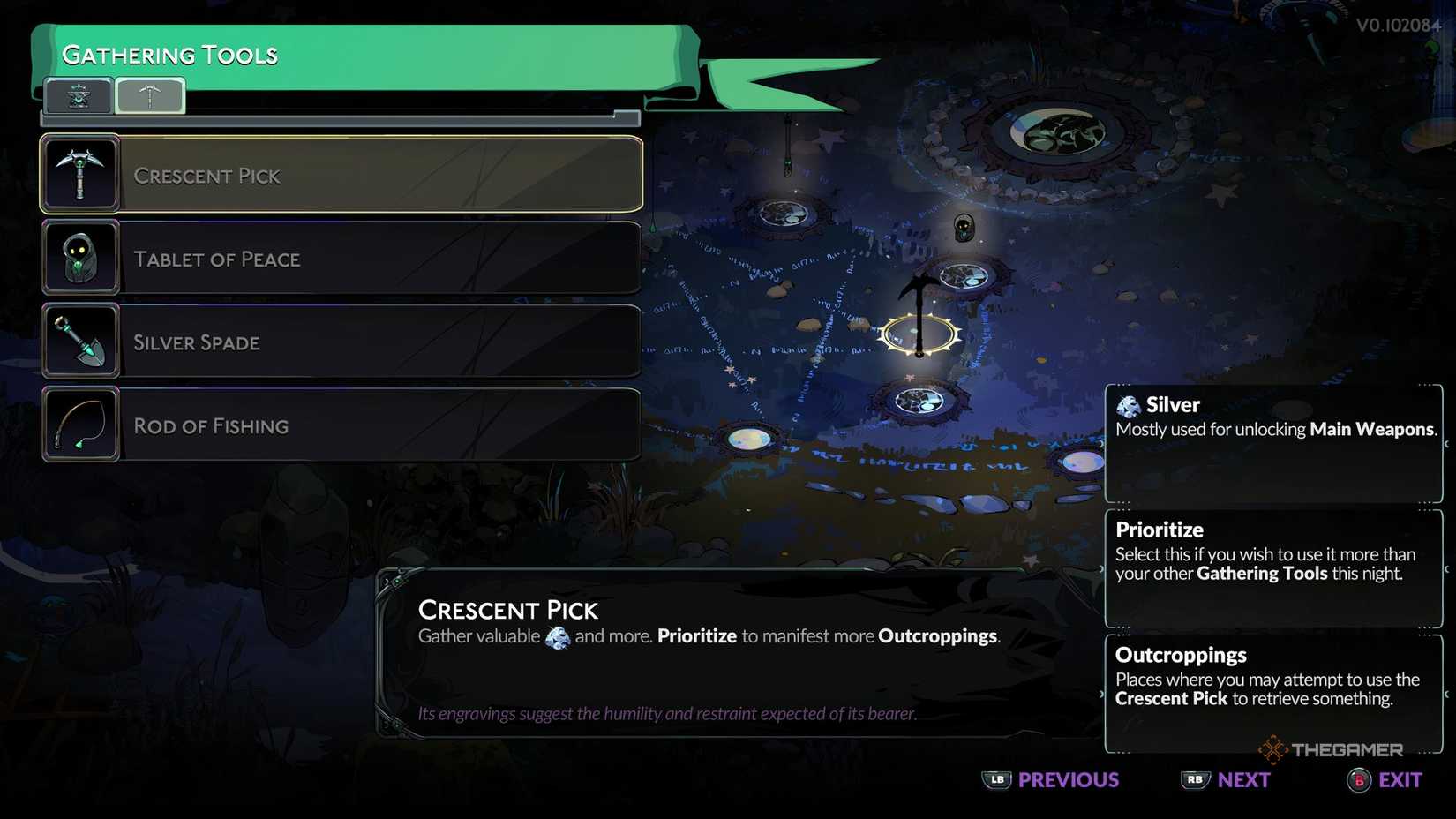
Task: Click the Tablet of Peace hooded figure icon
Action: (79, 257)
